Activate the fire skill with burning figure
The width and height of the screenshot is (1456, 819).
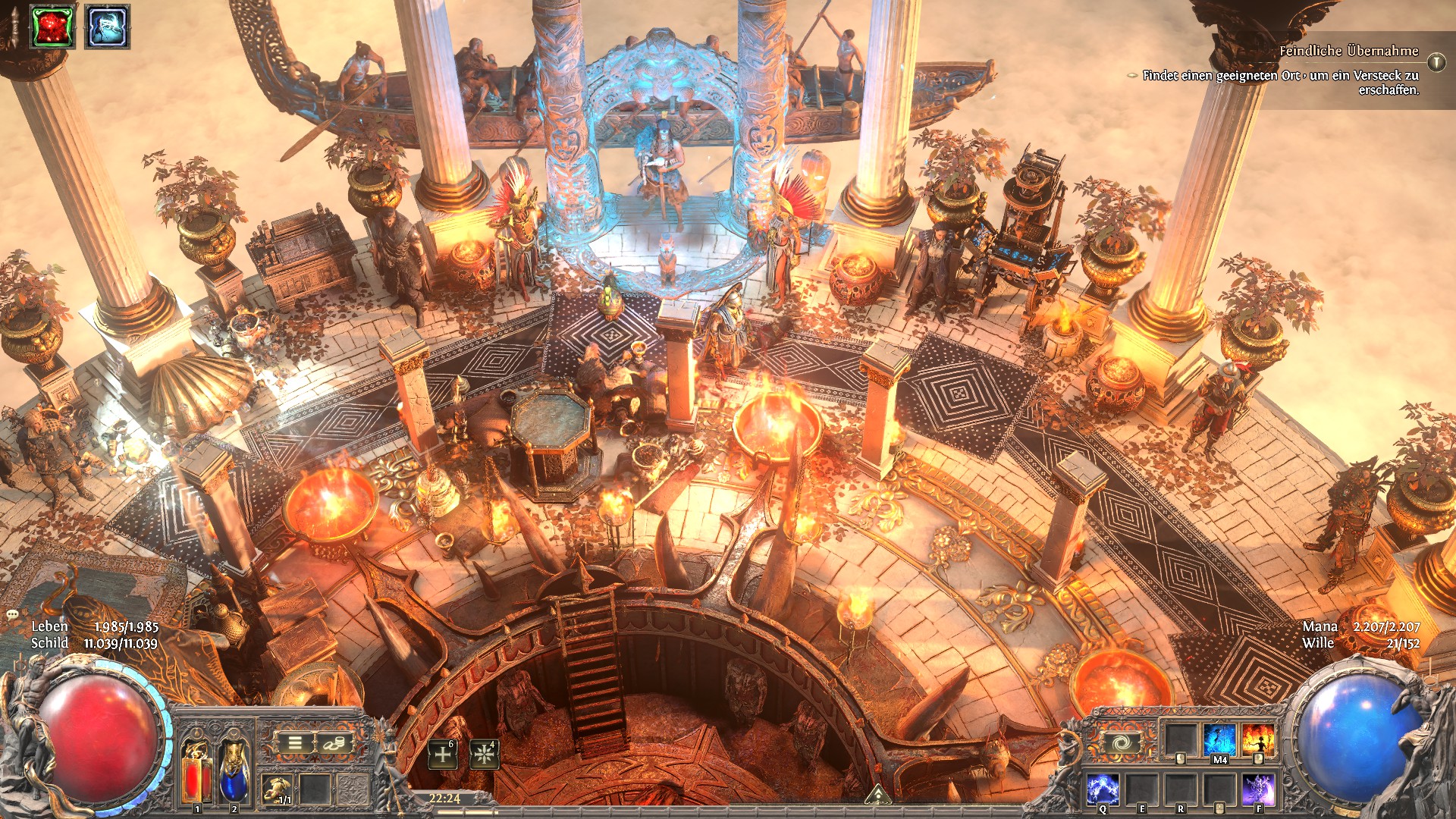pyautogui.click(x=1258, y=740)
